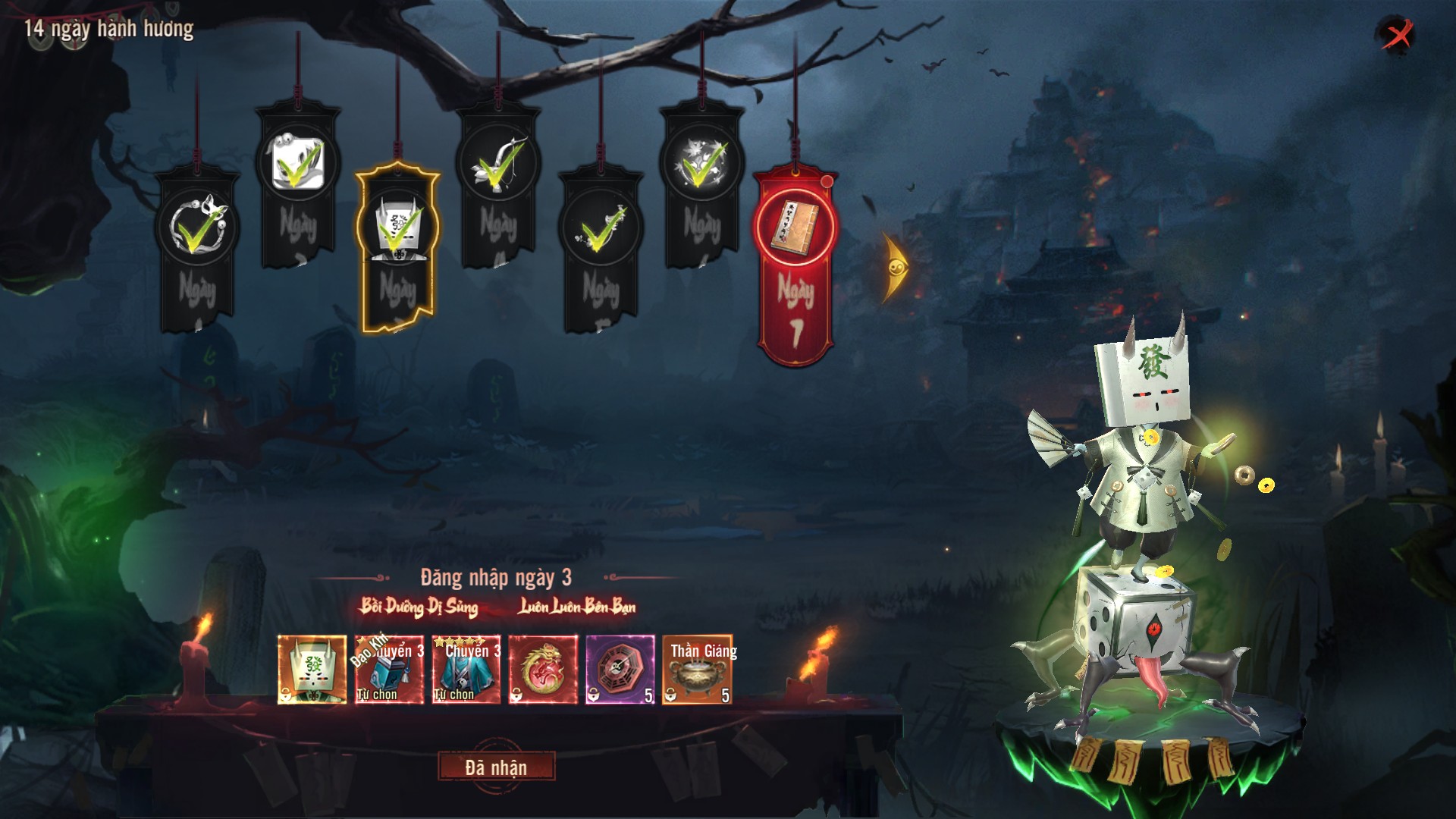1456x819 pixels.
Task: Close the 14-day login reward window
Action: point(1397,34)
